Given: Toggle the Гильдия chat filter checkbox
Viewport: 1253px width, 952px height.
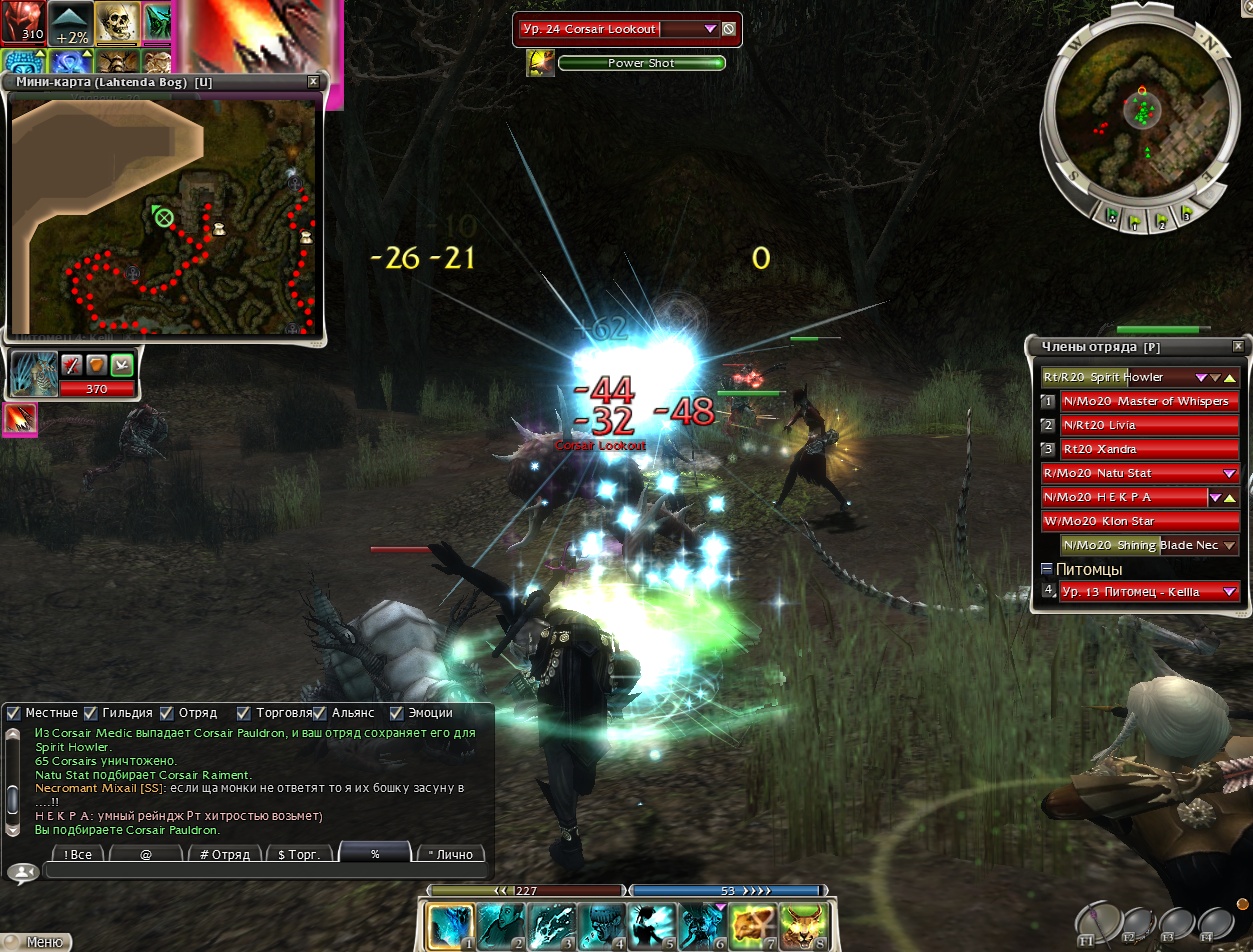Looking at the screenshot, I should click(91, 713).
